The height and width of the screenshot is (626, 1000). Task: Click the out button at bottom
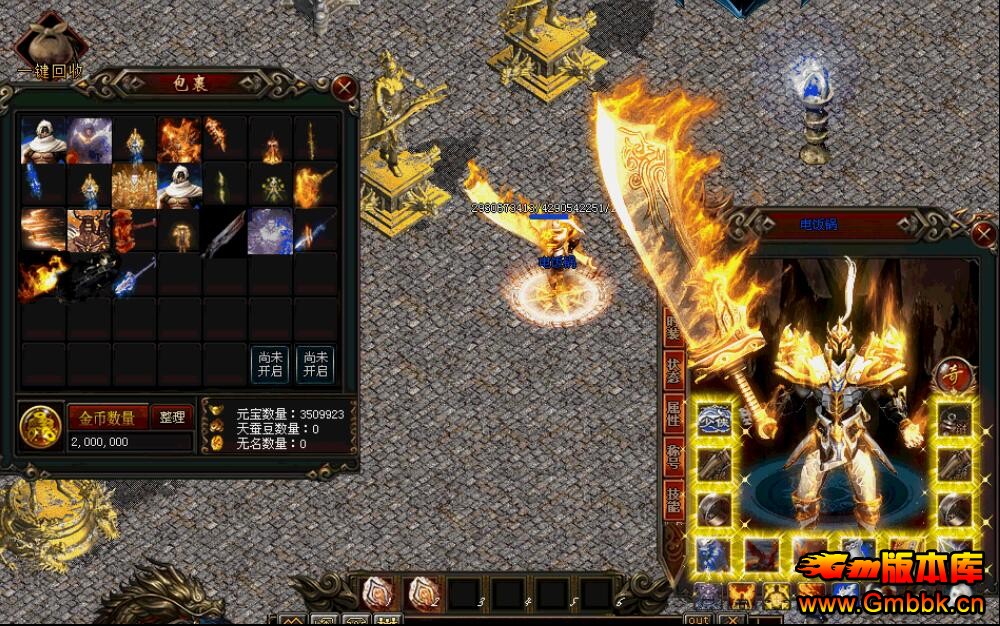[698, 620]
